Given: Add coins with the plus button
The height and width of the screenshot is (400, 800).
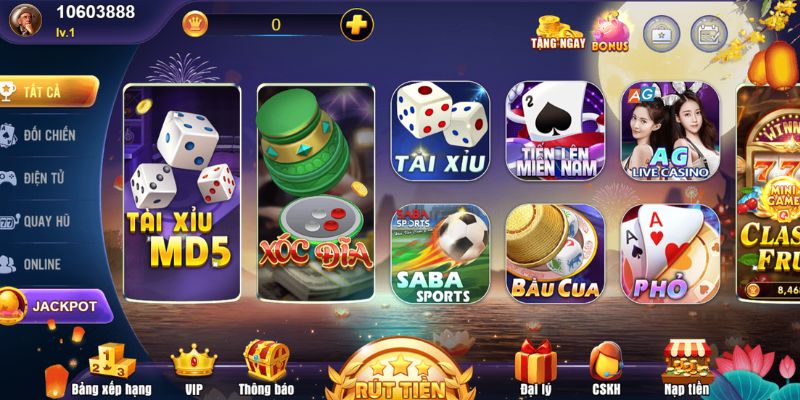Looking at the screenshot, I should (x=357, y=24).
